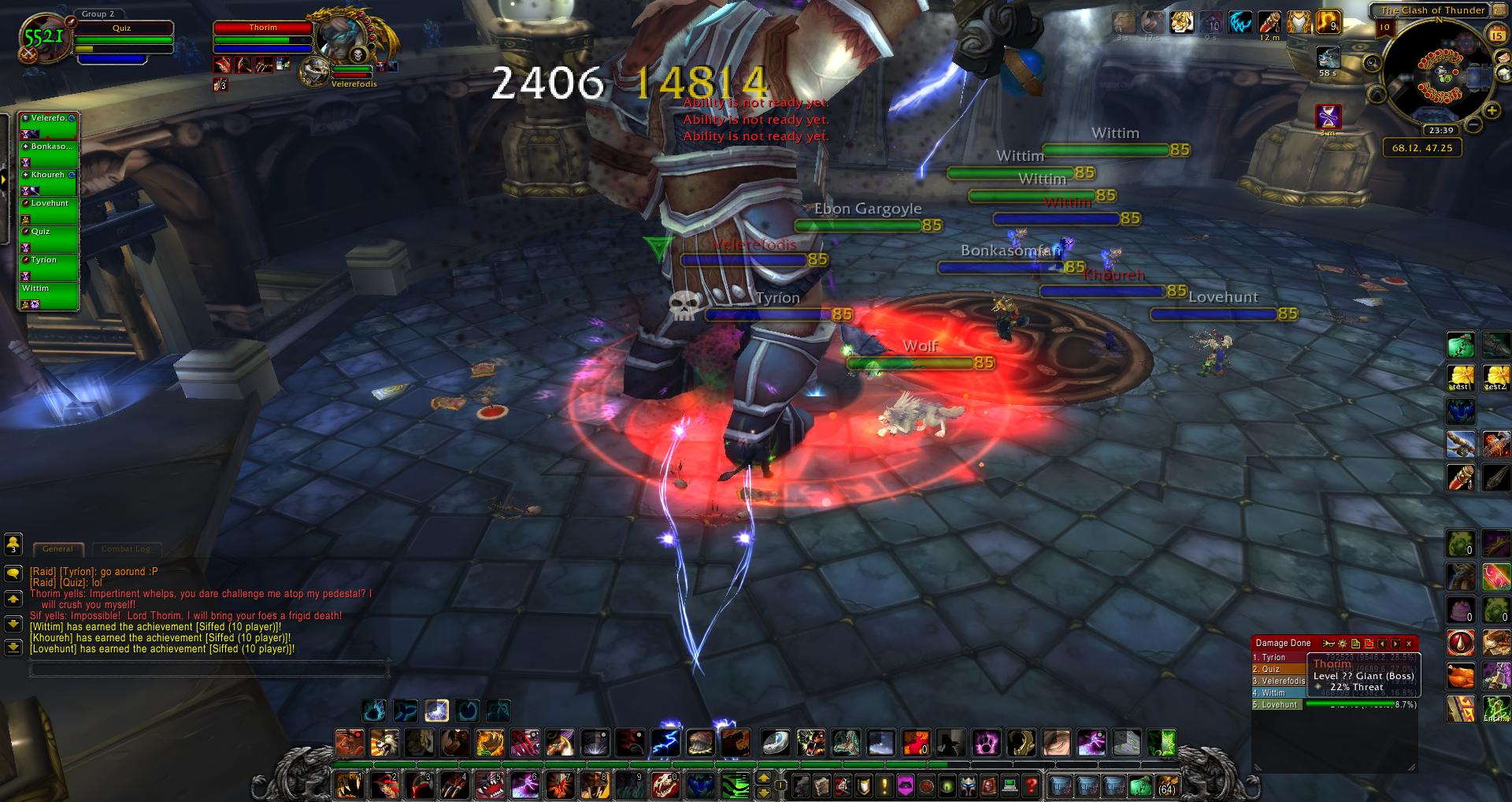The width and height of the screenshot is (1512, 802).
Task: Switch to the General chat tab
Action: 58,548
